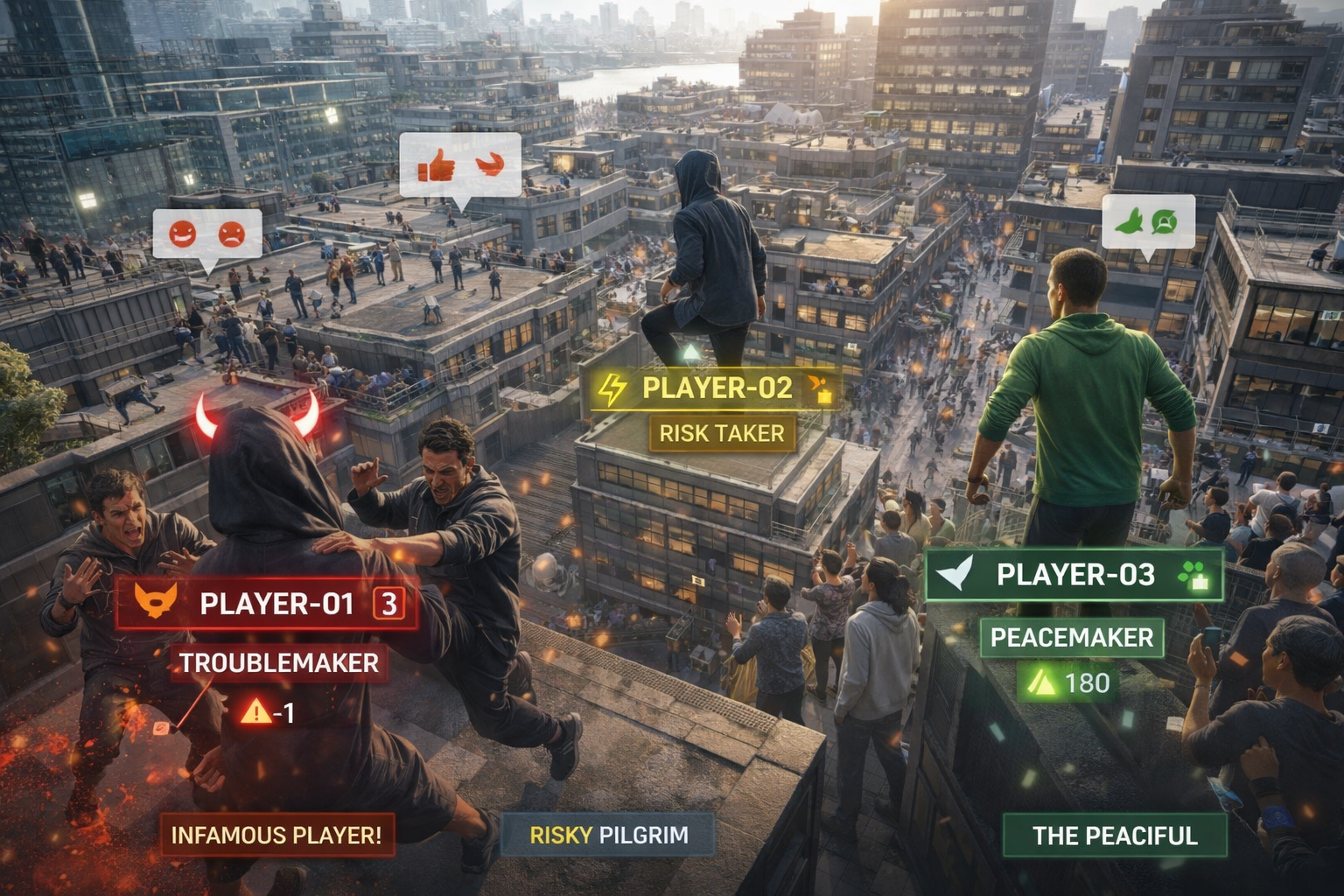Click the green paw gift icon
The image size is (1344, 896).
(x=1193, y=575)
